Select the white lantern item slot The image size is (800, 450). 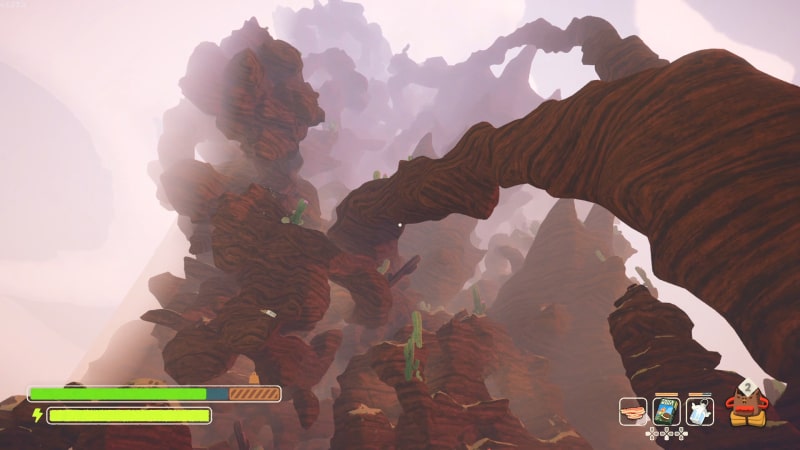point(700,411)
